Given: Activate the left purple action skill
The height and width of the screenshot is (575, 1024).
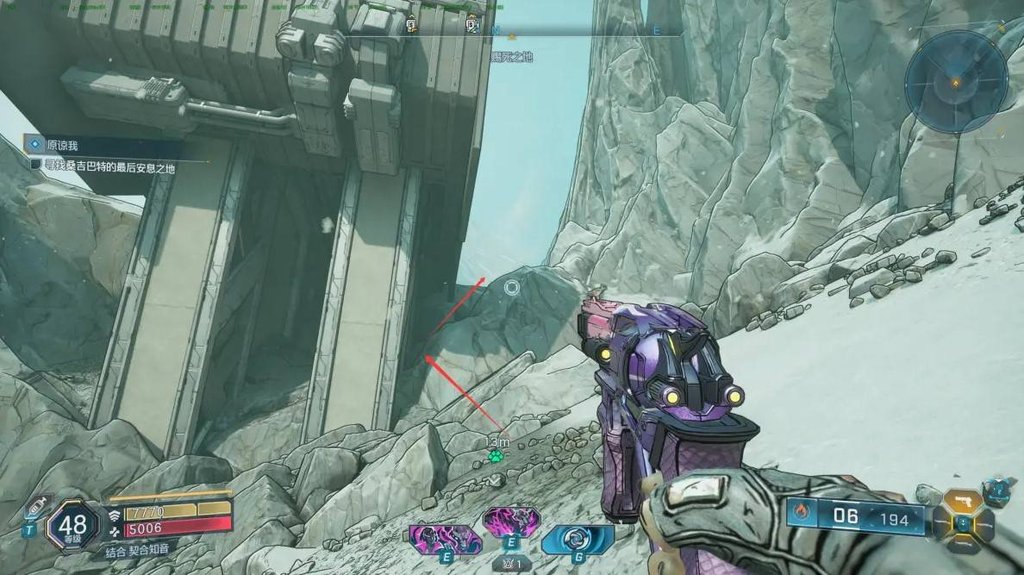Looking at the screenshot, I should (x=445, y=539).
